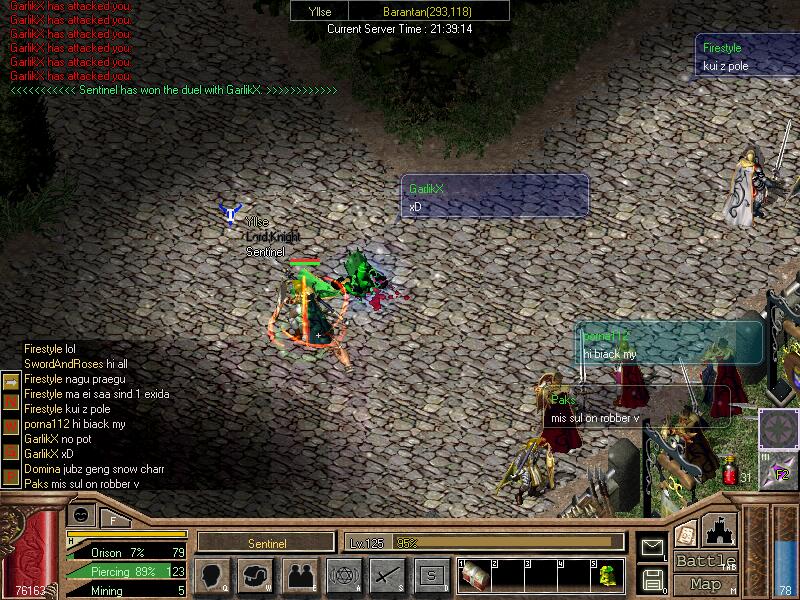Open the mail envelope button
800x600 pixels.
pos(652,548)
